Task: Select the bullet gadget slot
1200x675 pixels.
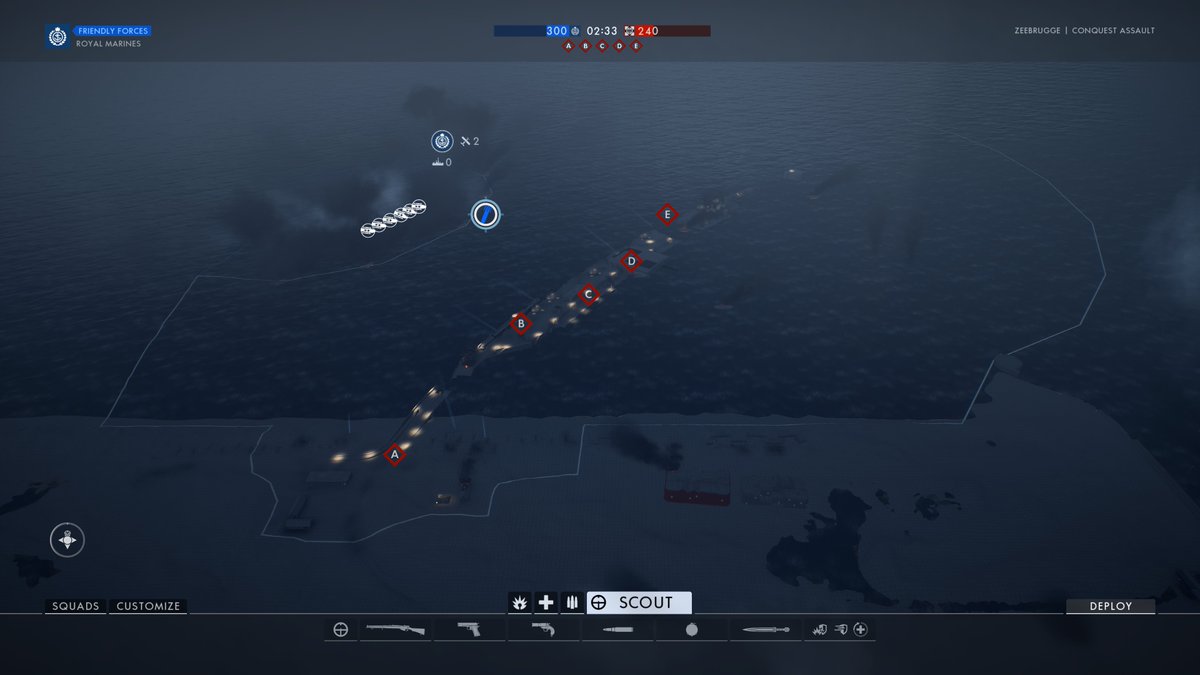Action: click(618, 630)
